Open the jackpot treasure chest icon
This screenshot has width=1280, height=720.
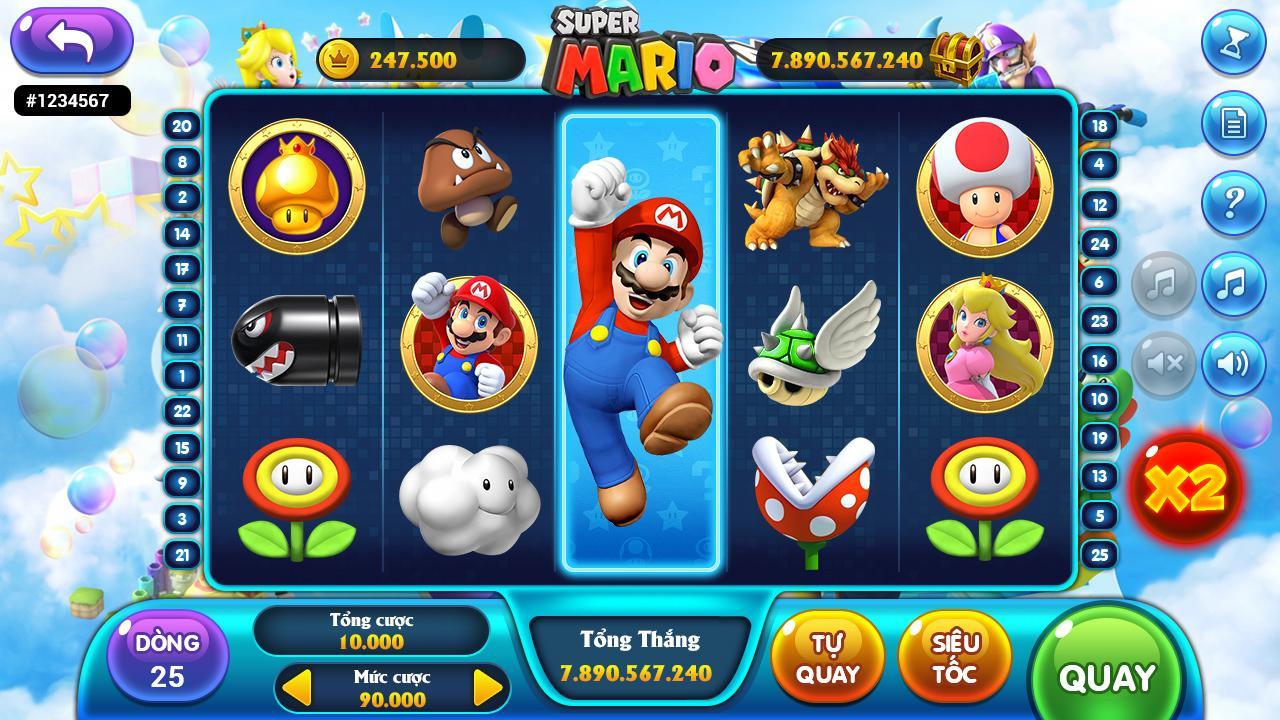(x=956, y=58)
